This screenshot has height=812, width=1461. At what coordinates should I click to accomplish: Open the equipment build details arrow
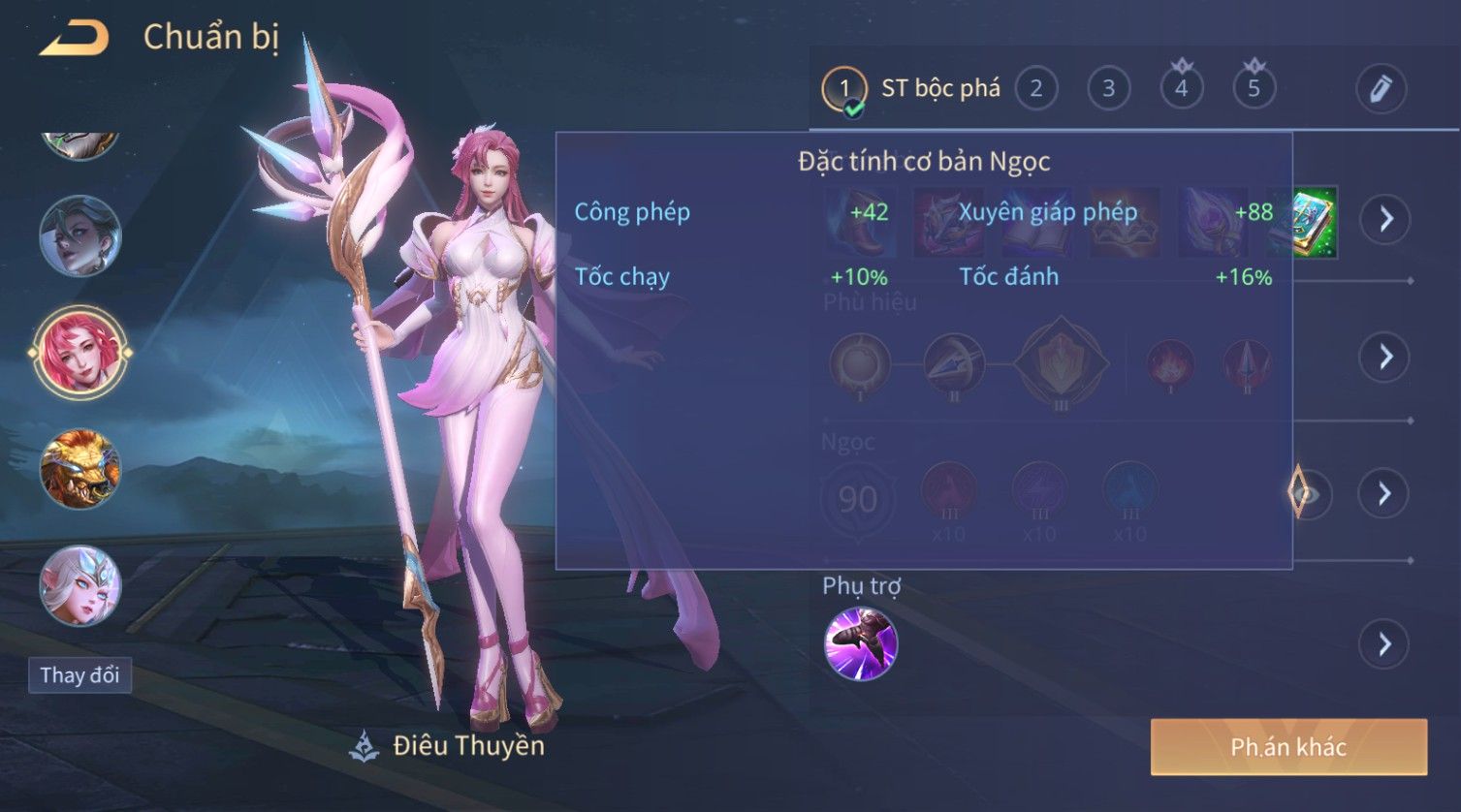coord(1384,219)
